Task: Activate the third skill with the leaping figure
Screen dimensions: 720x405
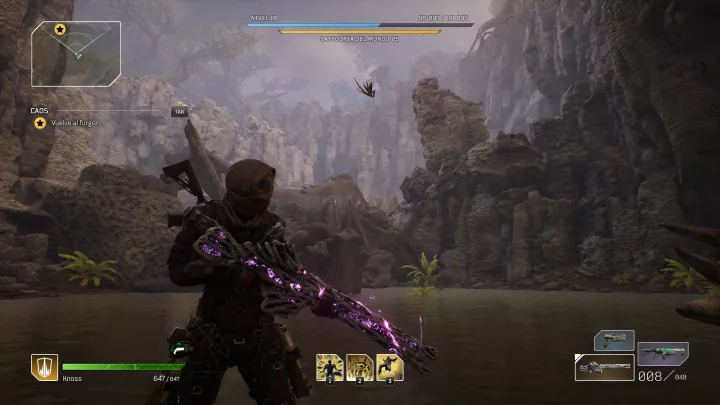Action: pyautogui.click(x=390, y=367)
